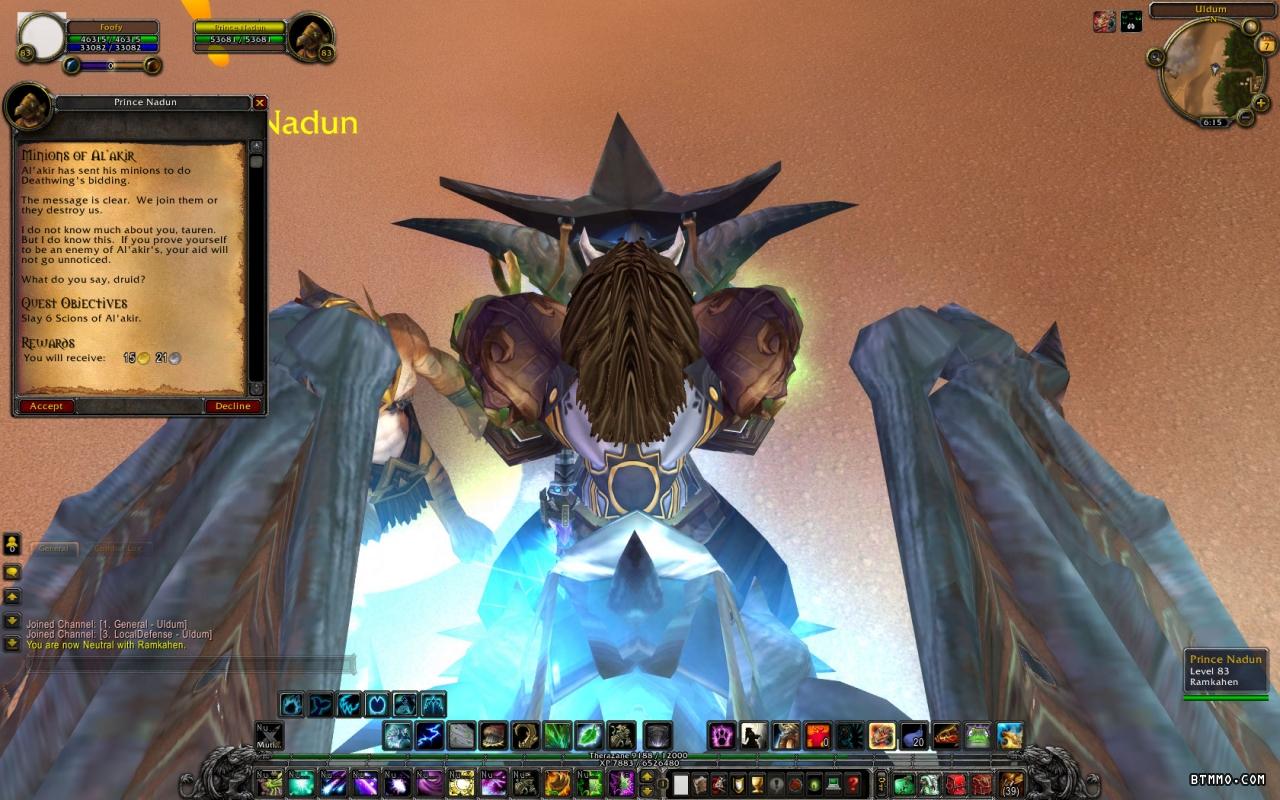Open the minimap tracking magnifier button
The image size is (1280, 800).
tap(1157, 57)
